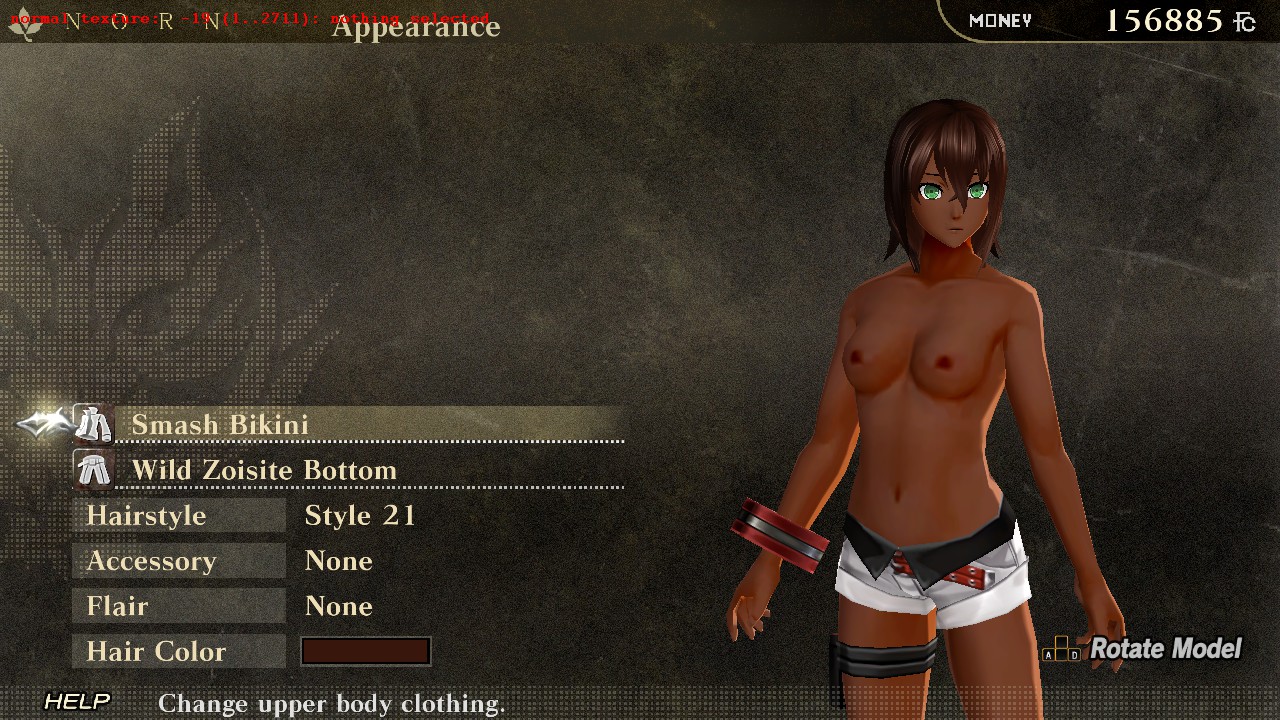Choose the Hair Color option
Screen dimensions: 1280x720
179,652
